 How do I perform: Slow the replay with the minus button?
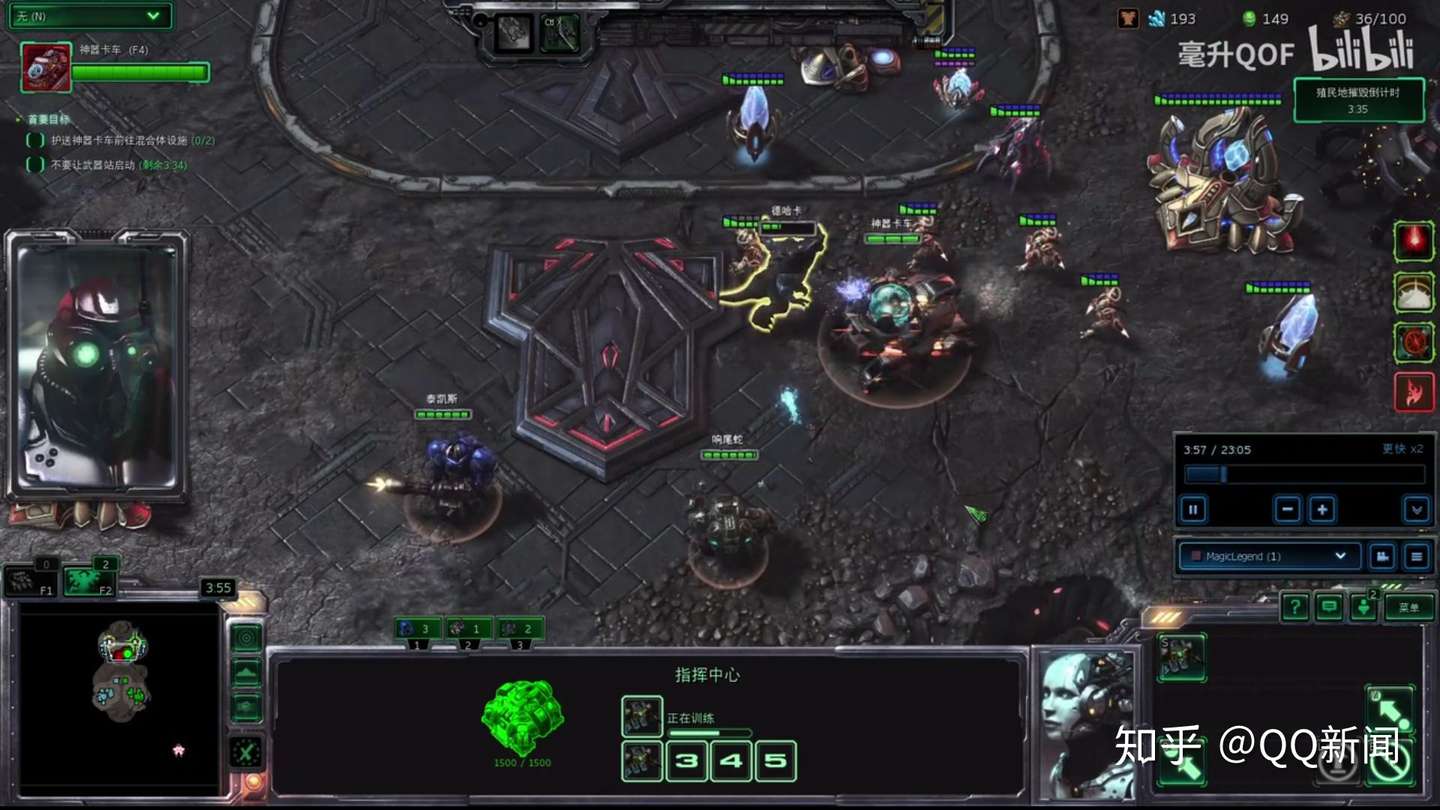pyautogui.click(x=1288, y=509)
